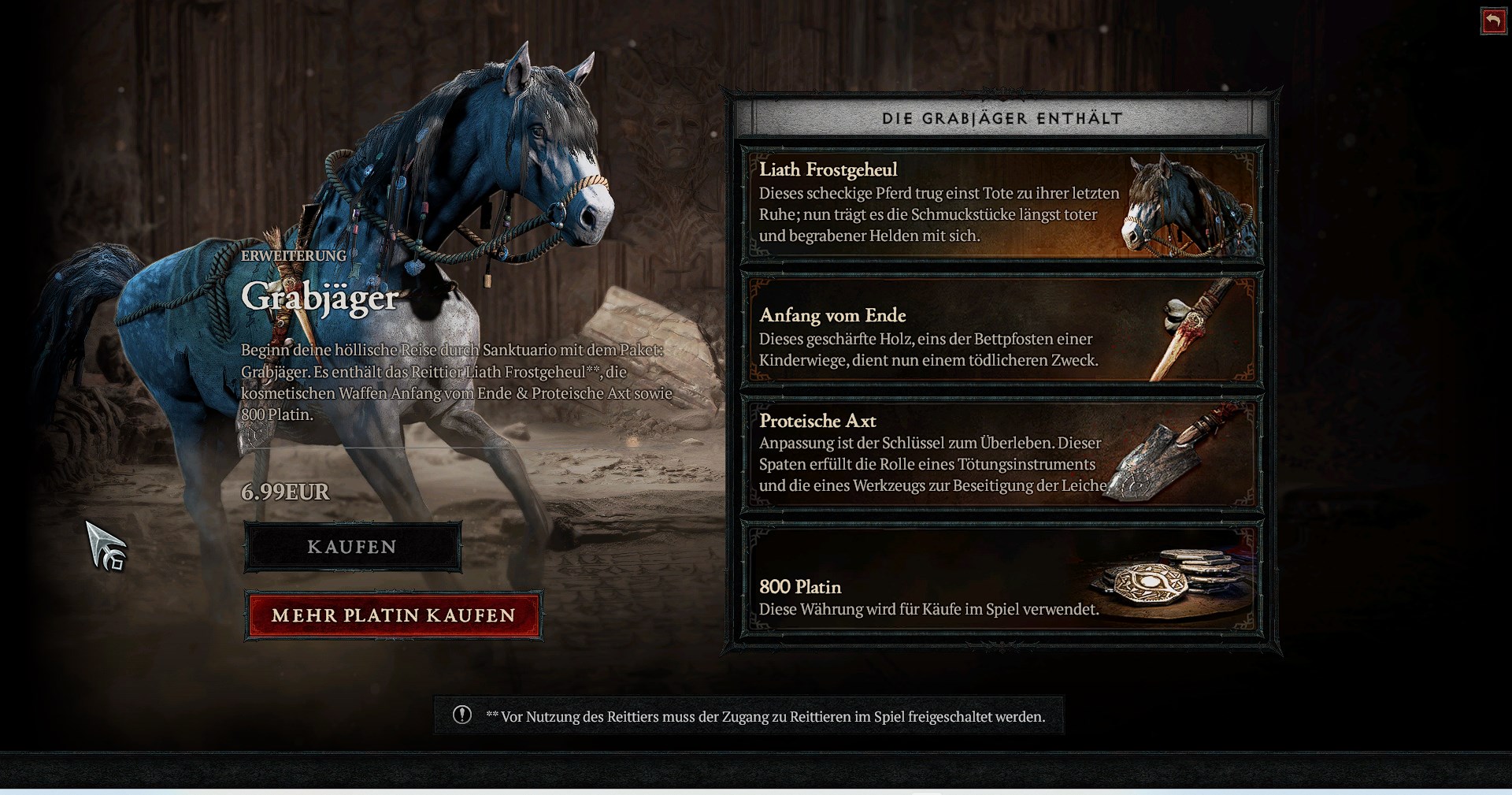1512x795 pixels.
Task: Choose the Anfang vom Ende weapon entry
Action: [1001, 330]
